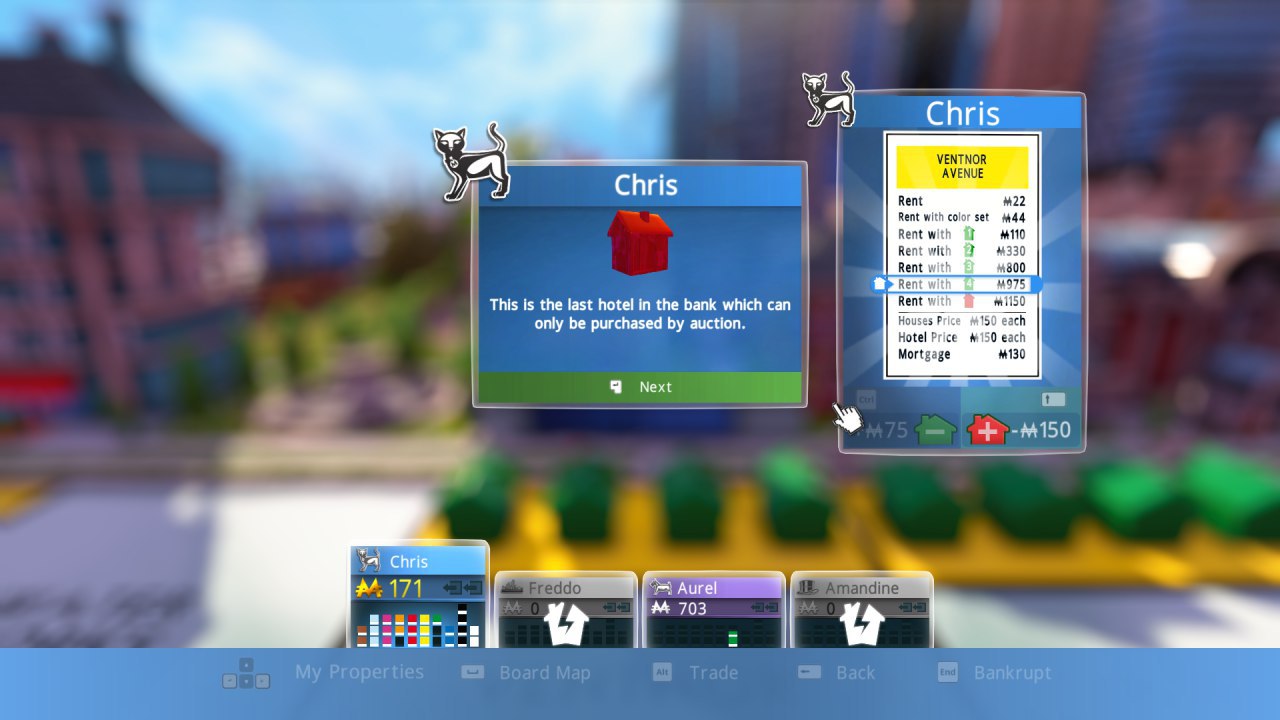Viewport: 1280px width, 720px height.
Task: Open the Trade option
Action: (713, 673)
